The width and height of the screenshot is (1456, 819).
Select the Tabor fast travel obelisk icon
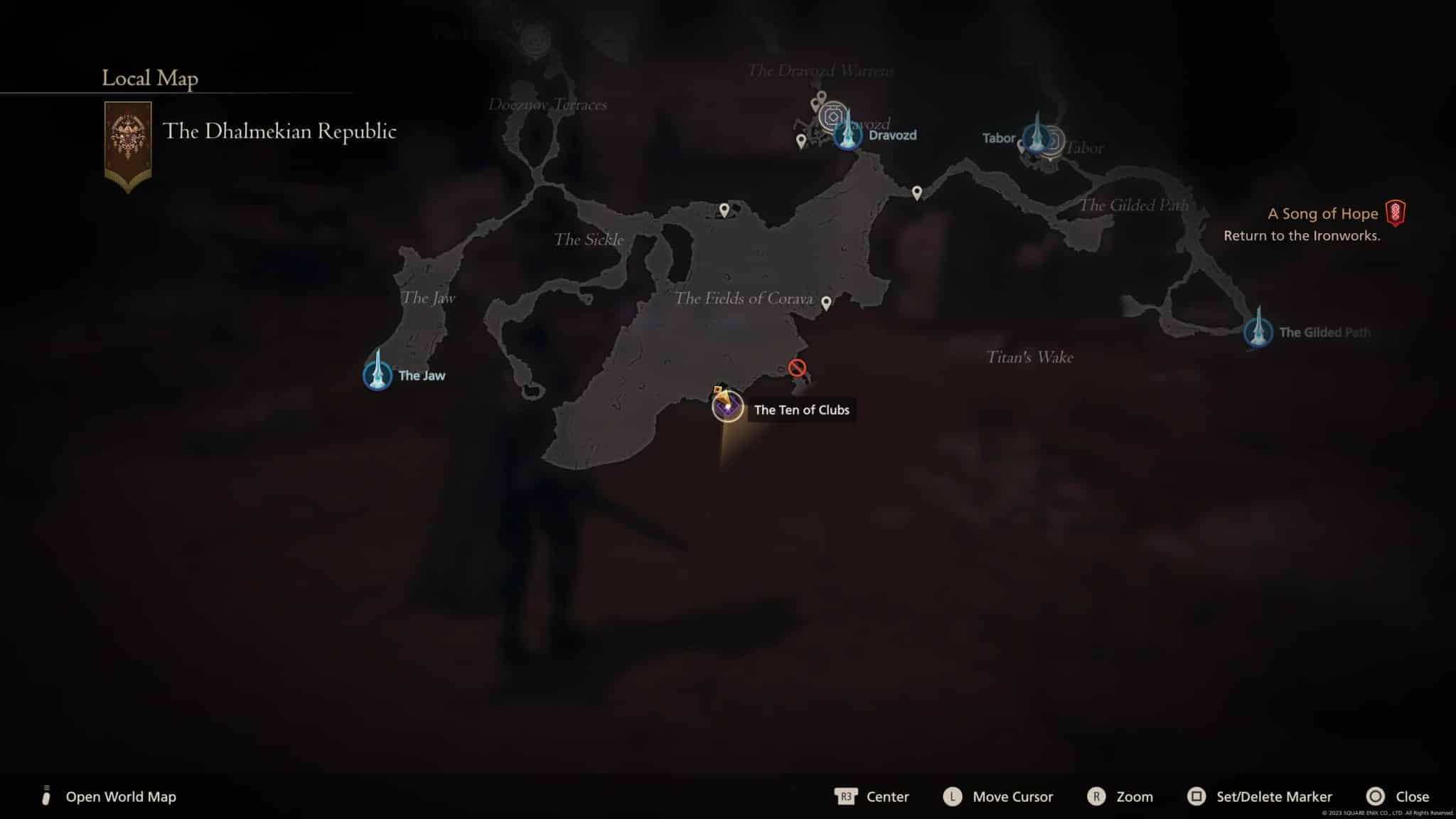coord(1037,139)
